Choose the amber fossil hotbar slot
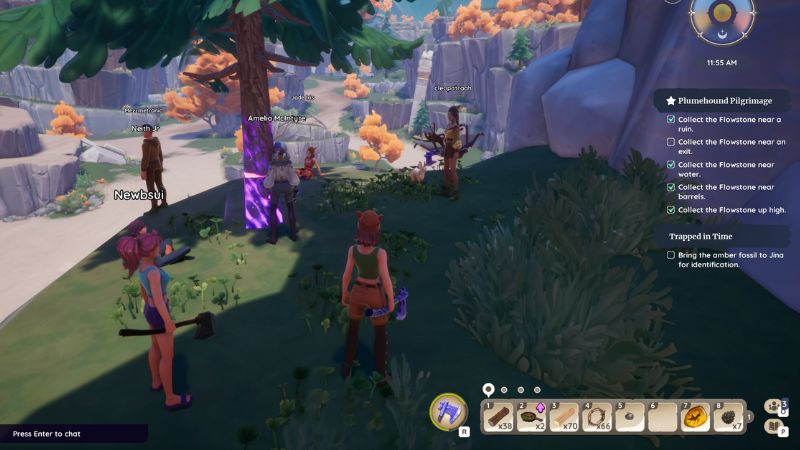 tap(696, 415)
